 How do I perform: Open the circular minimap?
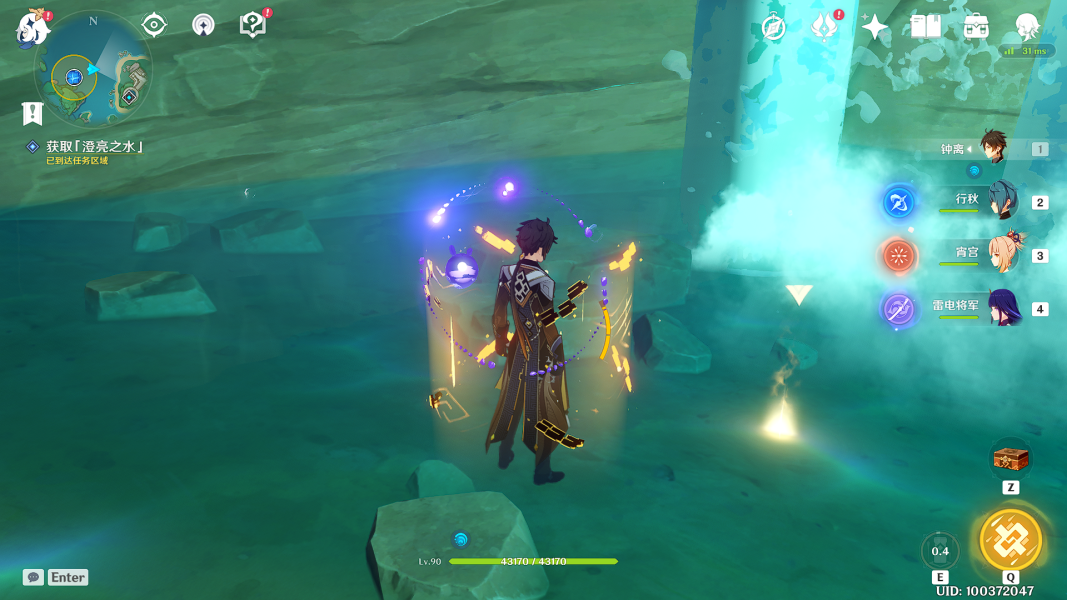coord(92,70)
